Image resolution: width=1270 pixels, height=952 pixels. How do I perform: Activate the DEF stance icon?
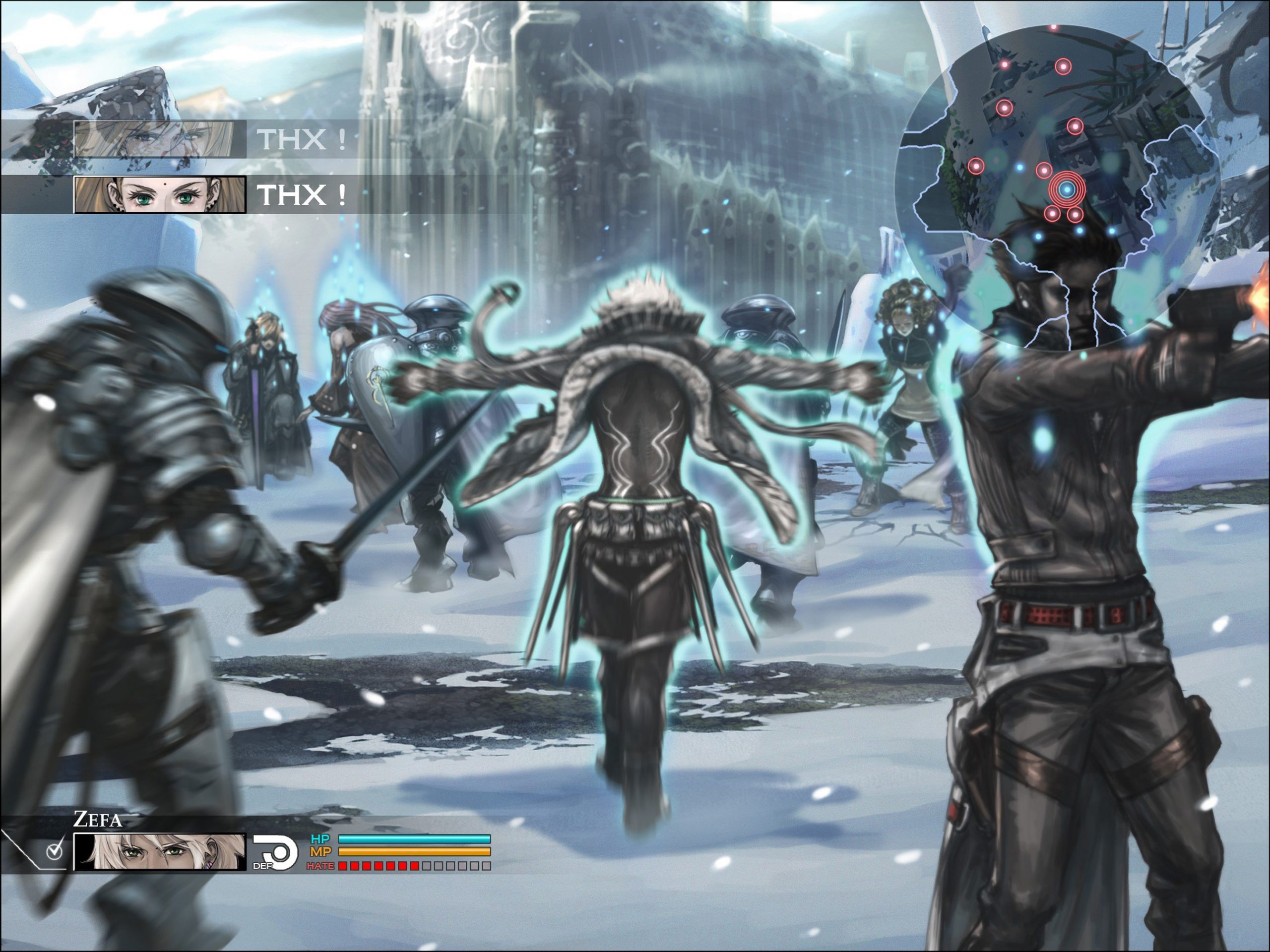tap(276, 852)
